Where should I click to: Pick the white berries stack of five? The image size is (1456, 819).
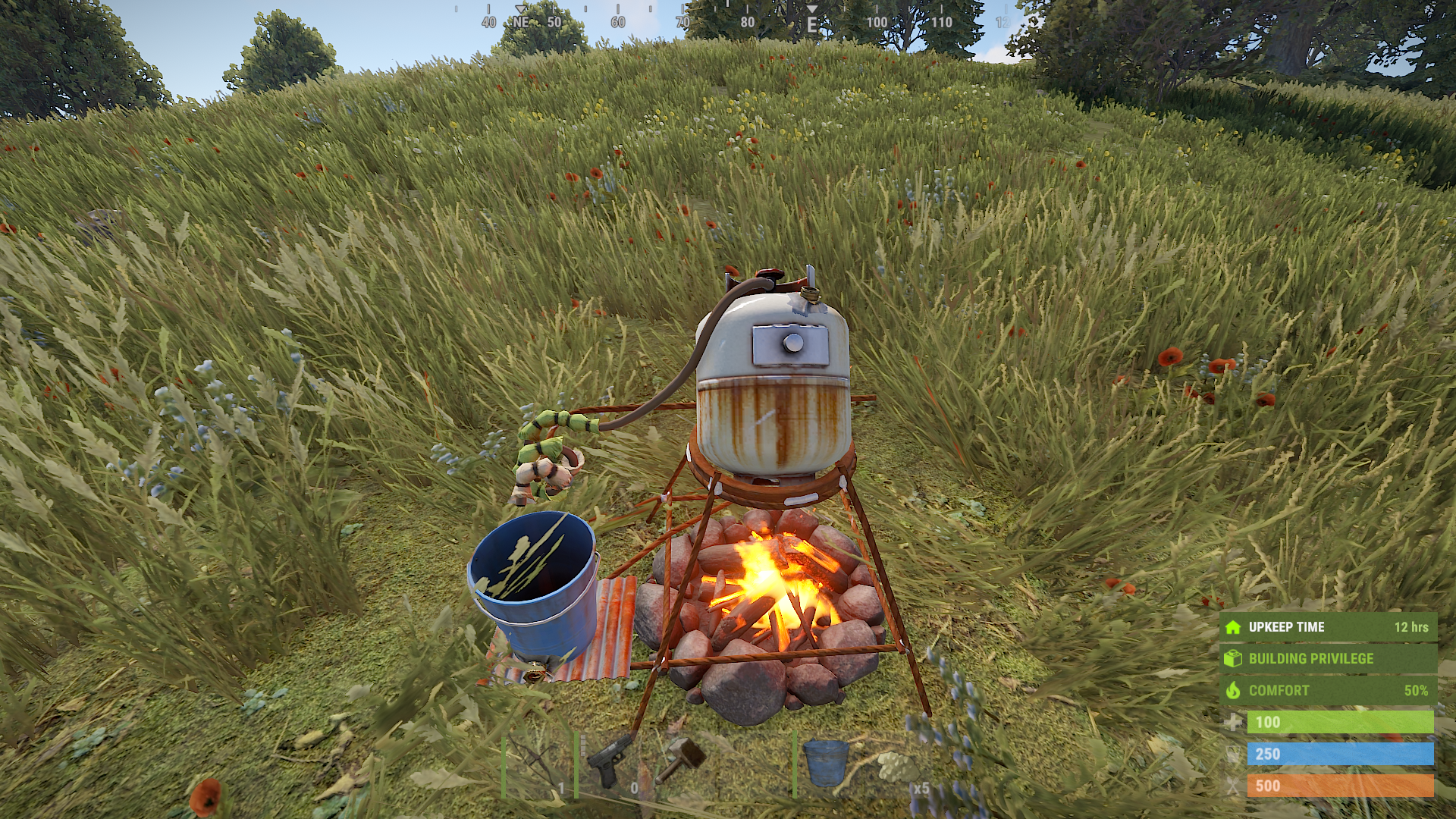899,766
